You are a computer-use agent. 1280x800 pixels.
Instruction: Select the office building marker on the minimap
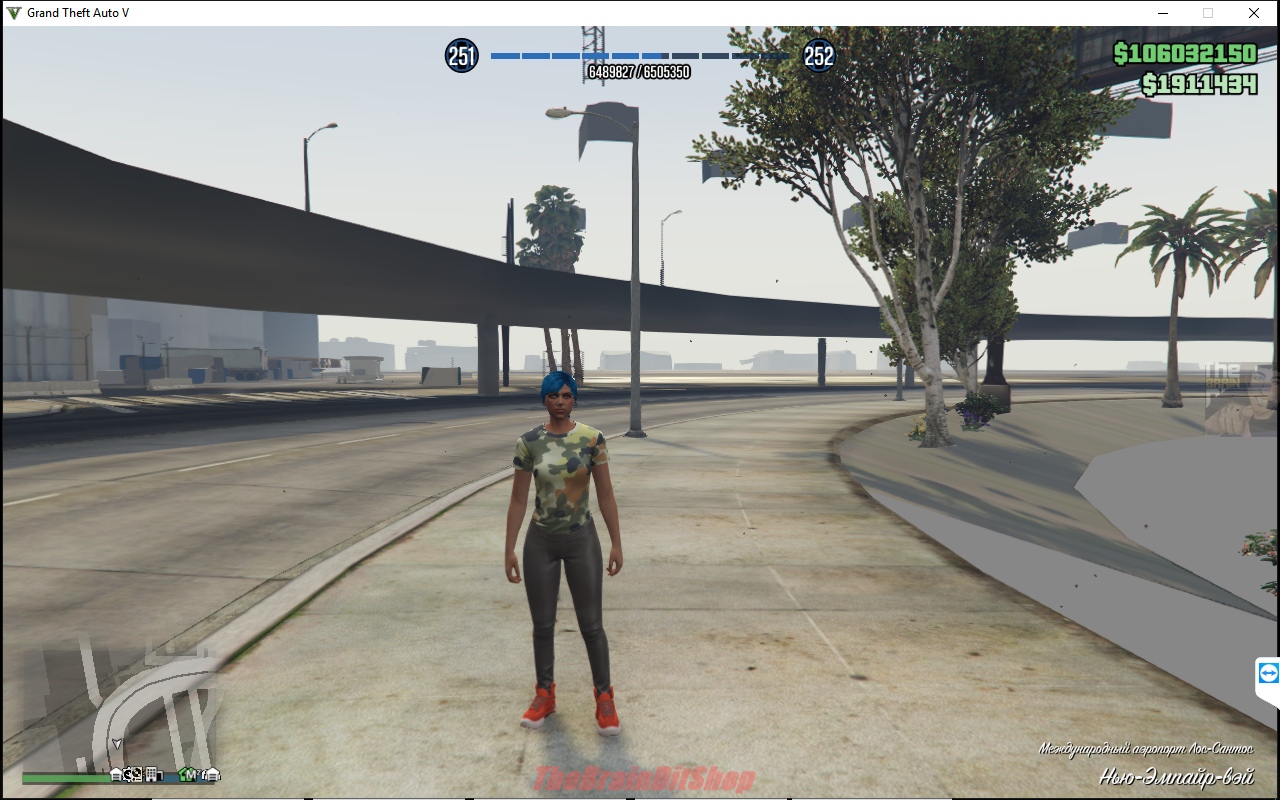tap(151, 774)
